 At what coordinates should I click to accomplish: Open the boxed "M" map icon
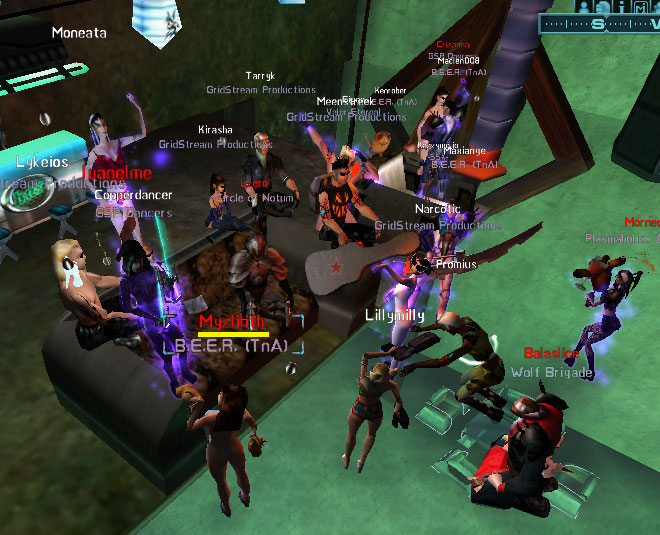pos(640,7)
